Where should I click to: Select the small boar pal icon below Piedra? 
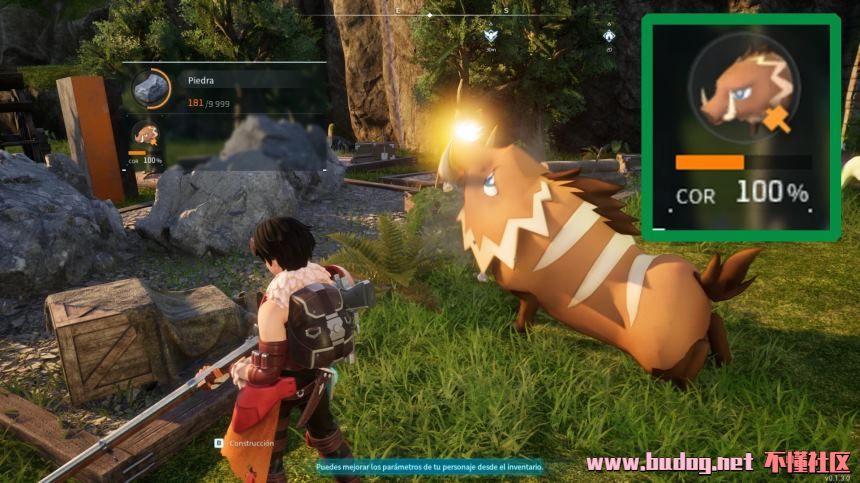(x=146, y=135)
